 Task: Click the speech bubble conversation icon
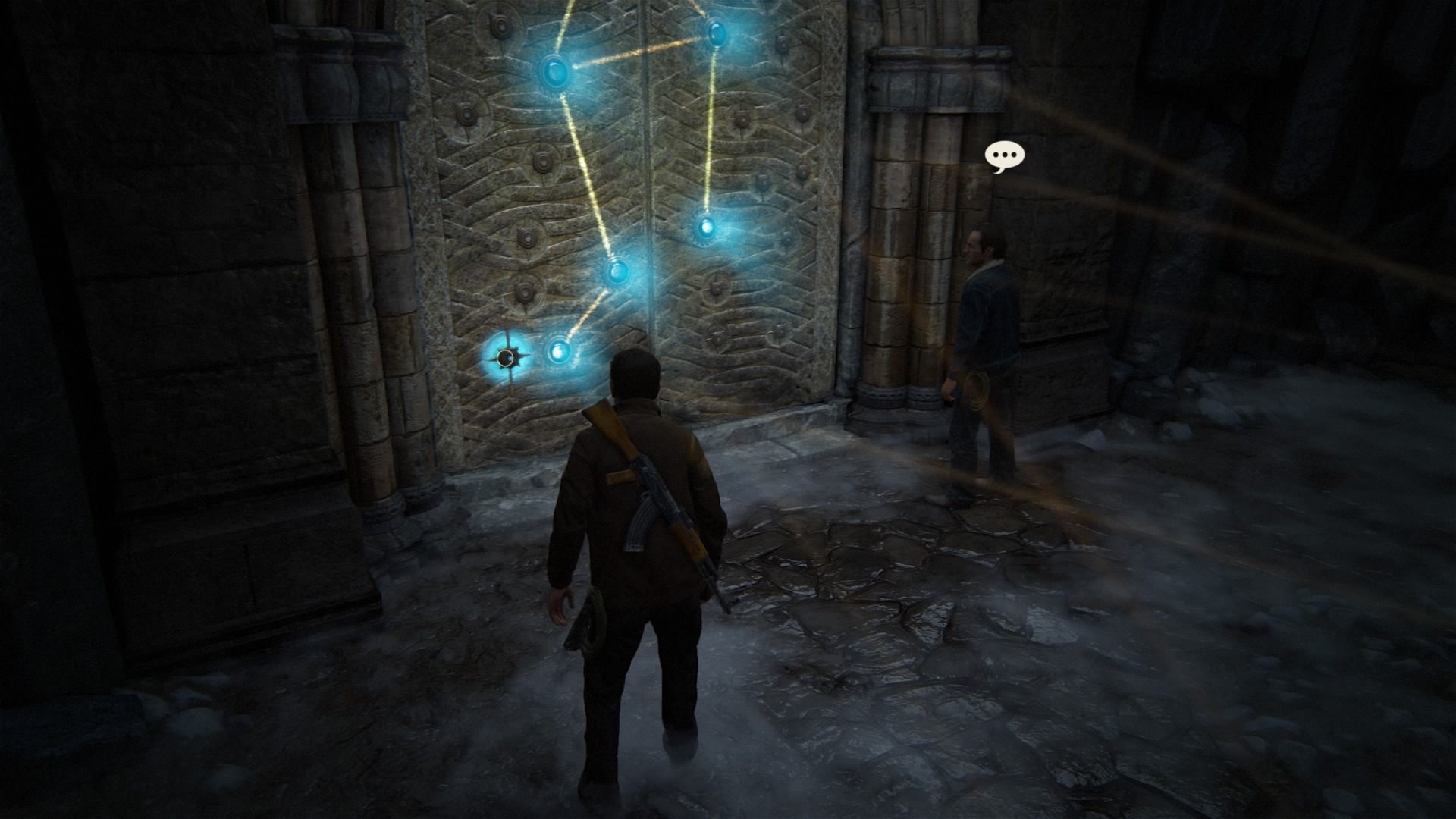click(1005, 156)
